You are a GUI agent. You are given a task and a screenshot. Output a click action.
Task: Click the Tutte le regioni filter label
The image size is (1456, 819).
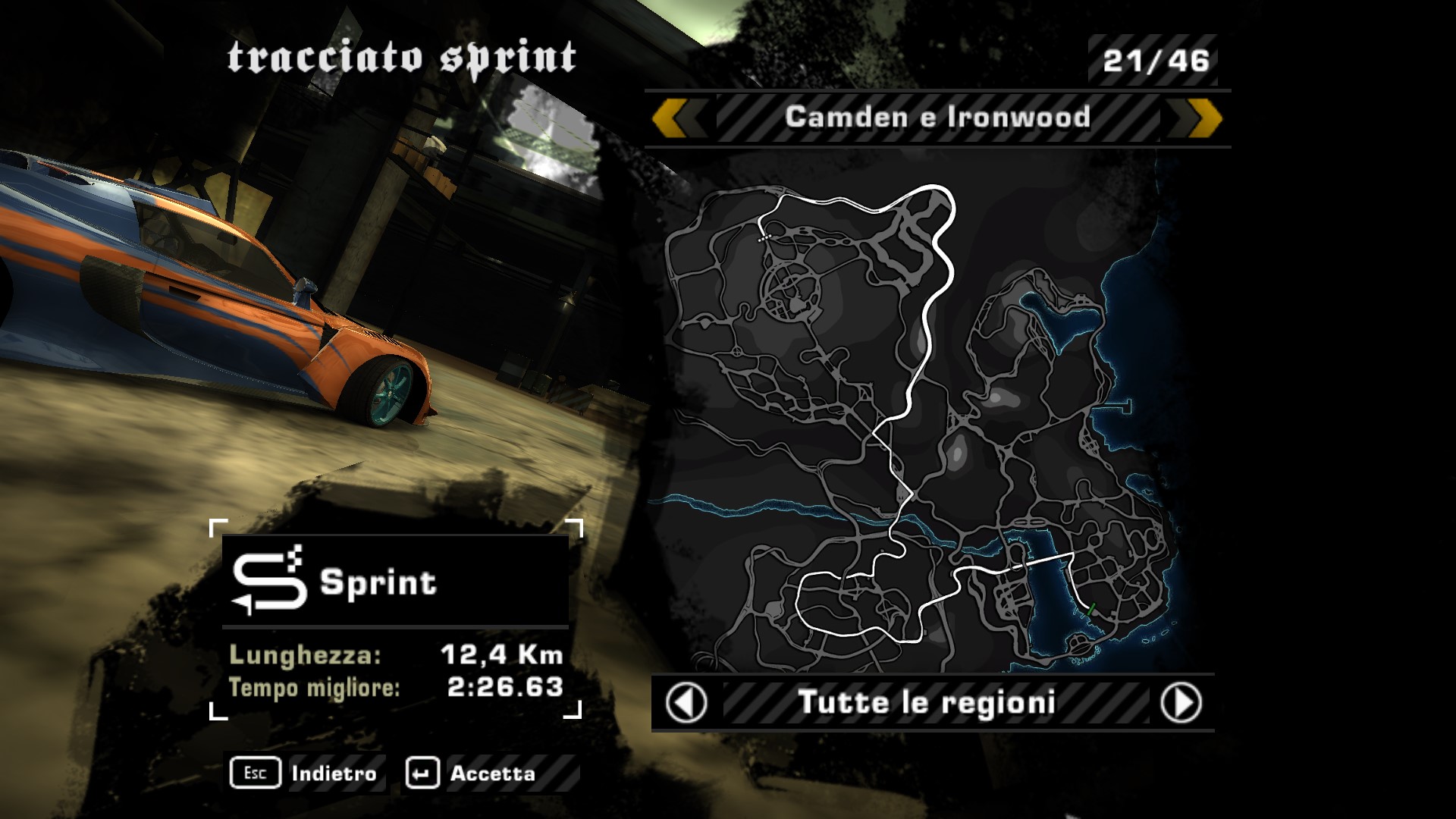point(927,703)
